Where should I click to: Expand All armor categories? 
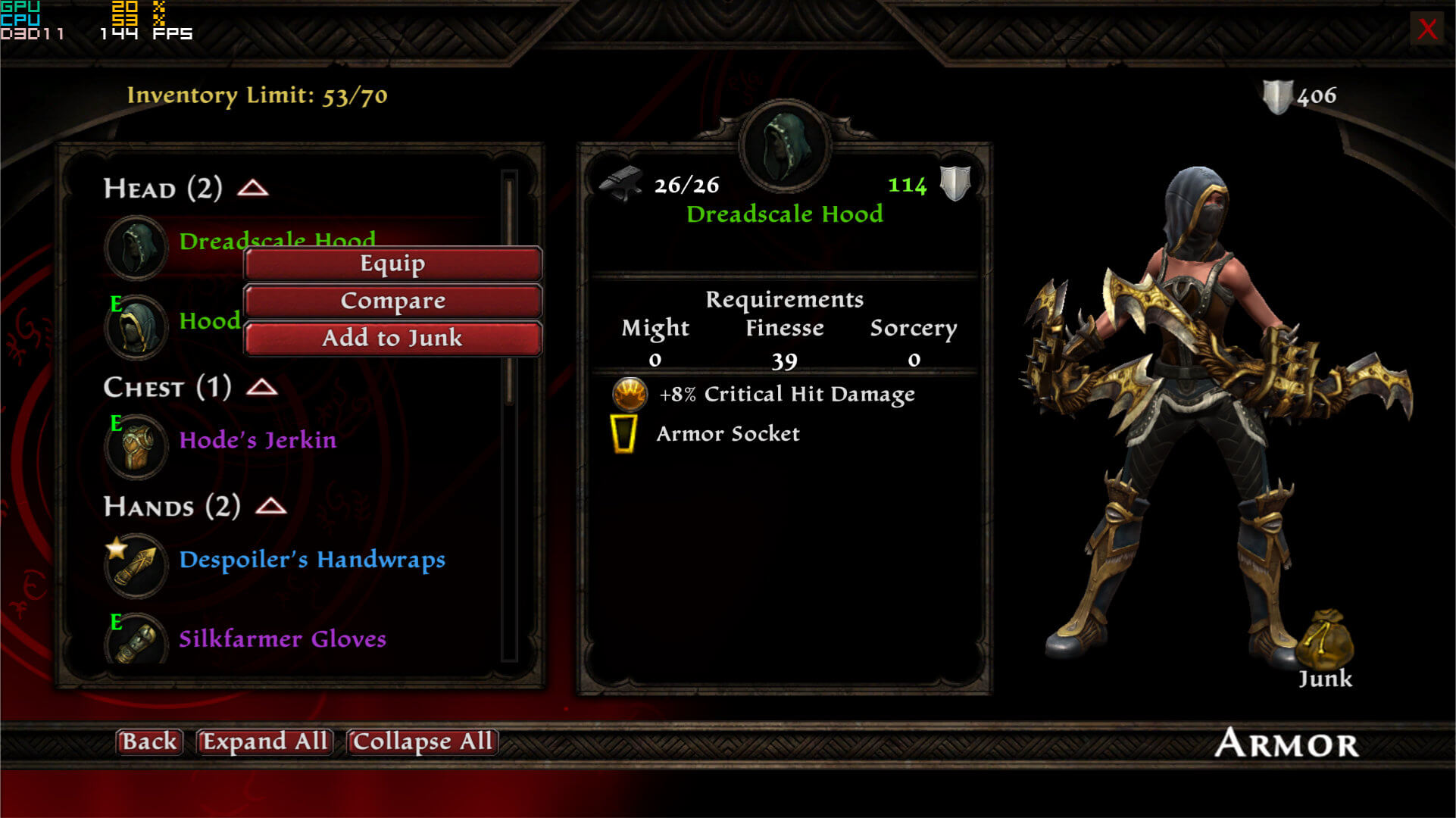264,741
